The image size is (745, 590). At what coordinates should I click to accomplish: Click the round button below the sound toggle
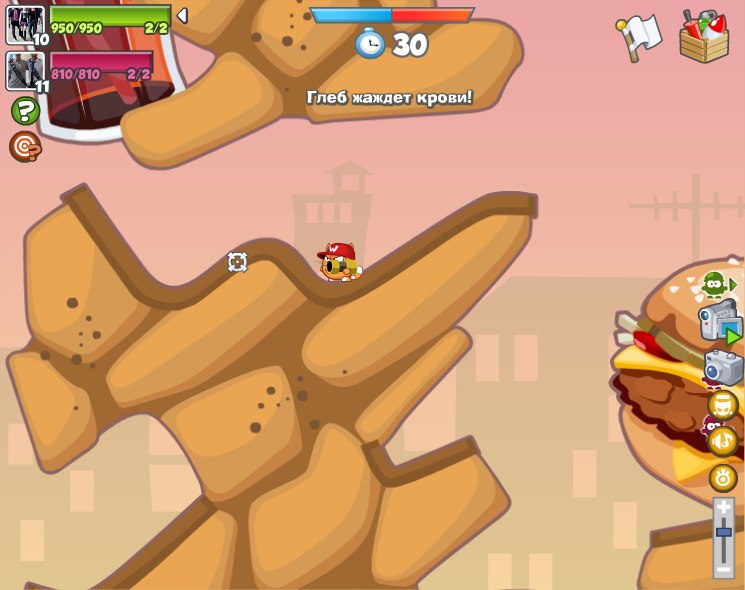point(723,477)
